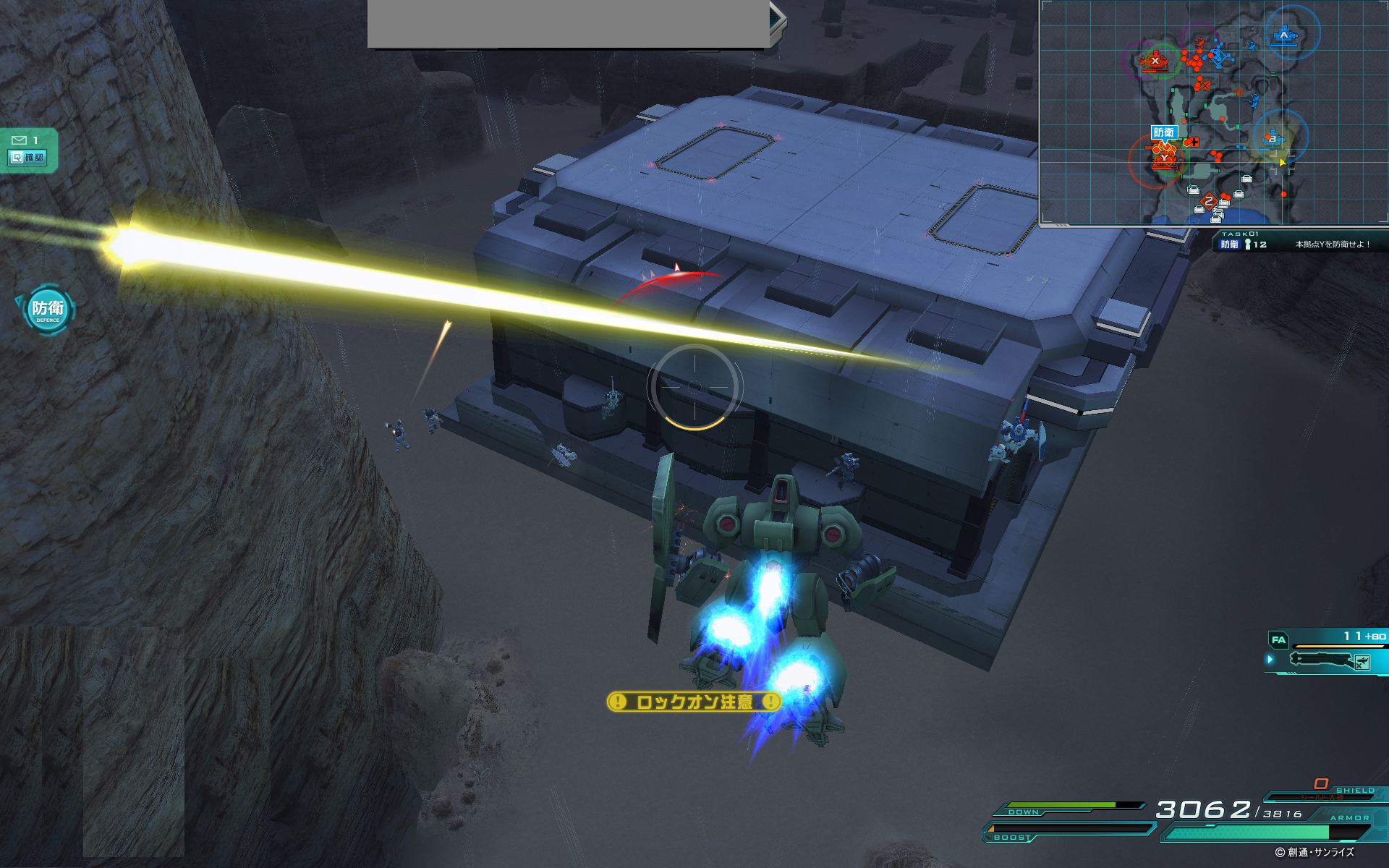This screenshot has height=868, width=1389.
Task: Click base B marker on the minimap
Action: coord(1273,138)
